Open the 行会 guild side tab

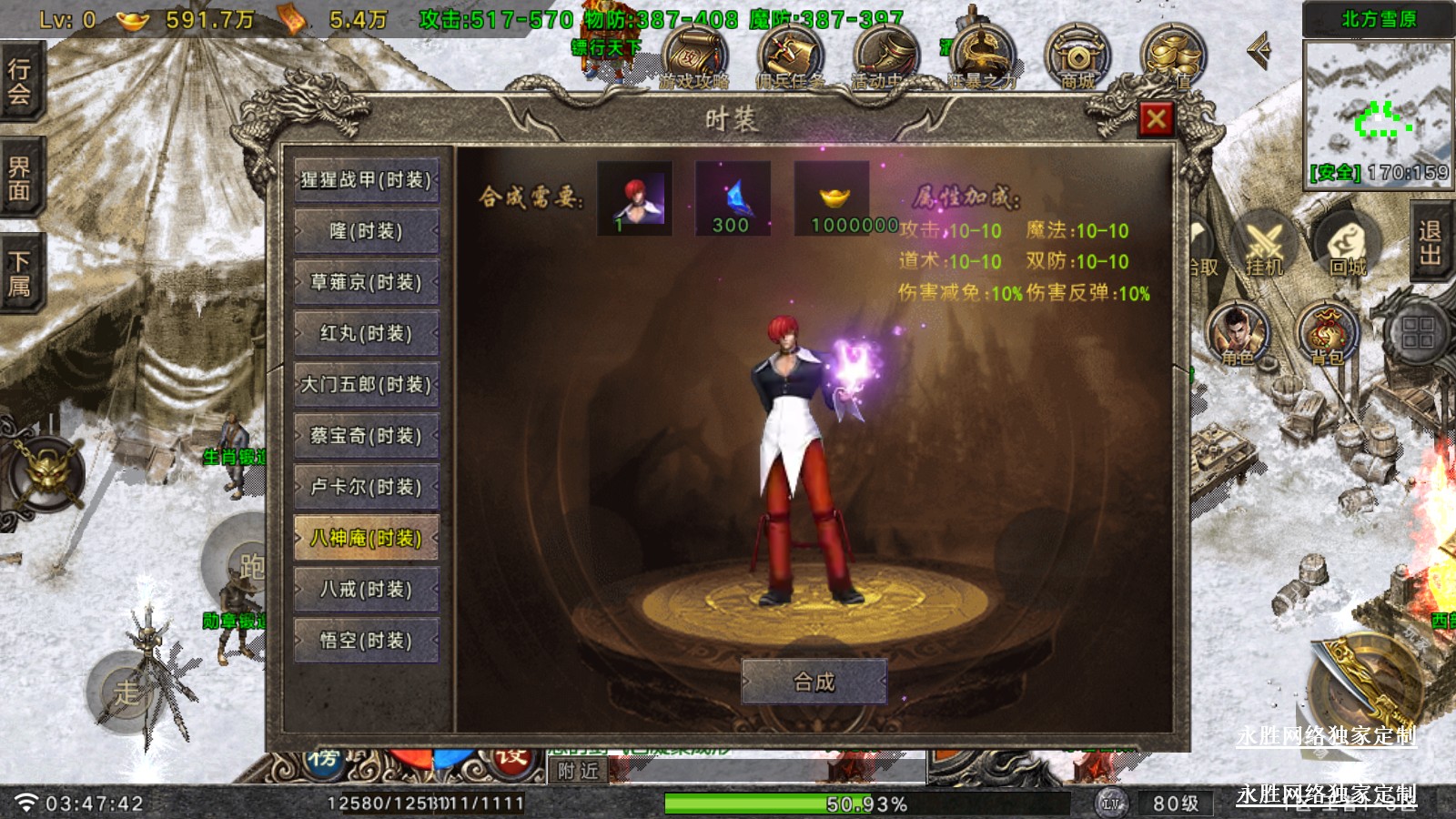[x=20, y=82]
